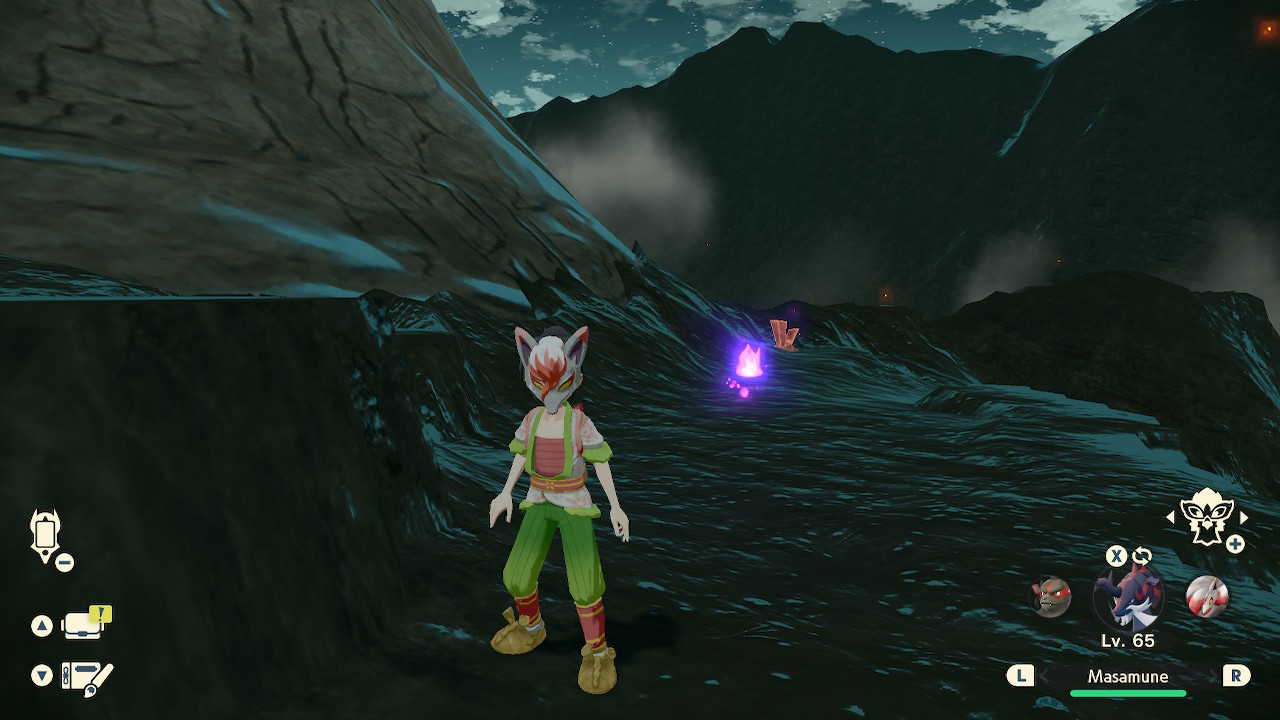Click the left arrow beside the ride icon
This screenshot has width=1280, height=720.
click(x=1170, y=517)
